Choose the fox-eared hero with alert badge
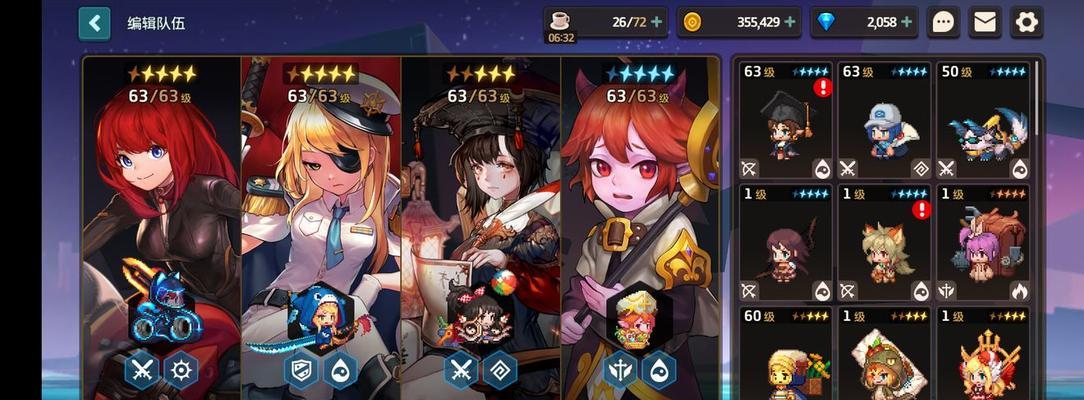The width and height of the screenshot is (1084, 400). coord(885,244)
